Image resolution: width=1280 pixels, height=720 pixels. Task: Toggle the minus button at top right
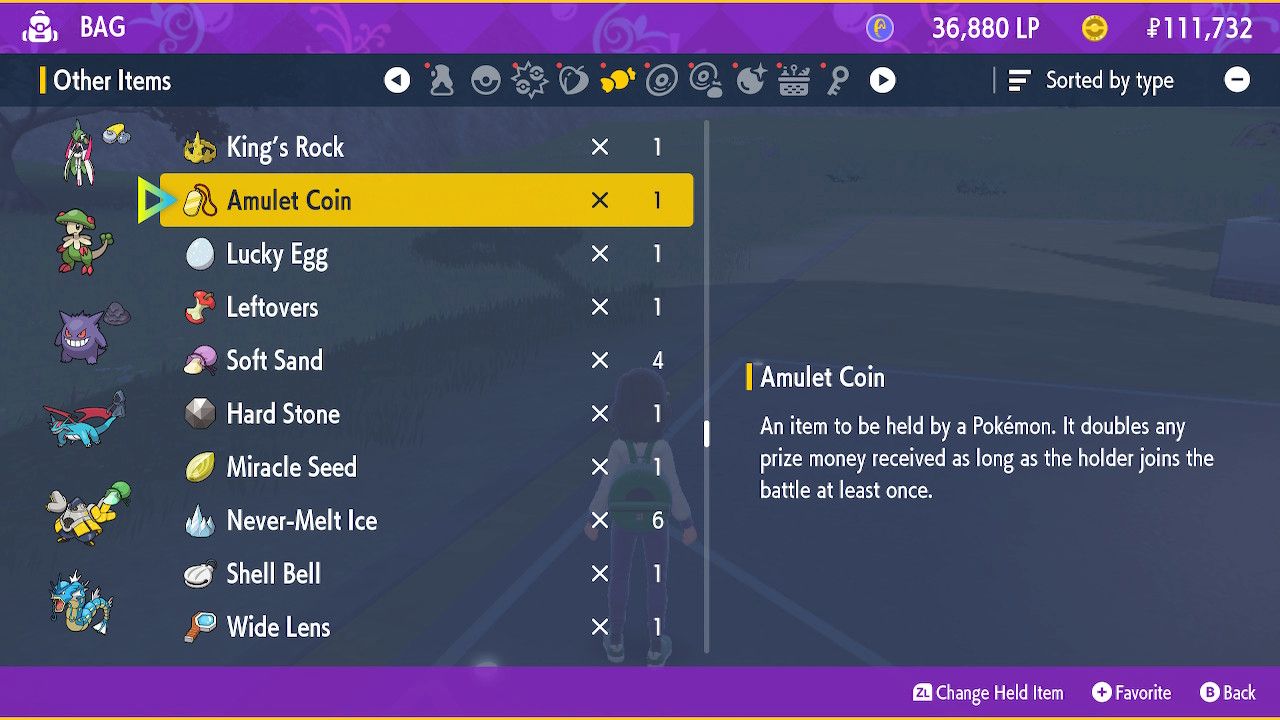(x=1238, y=80)
